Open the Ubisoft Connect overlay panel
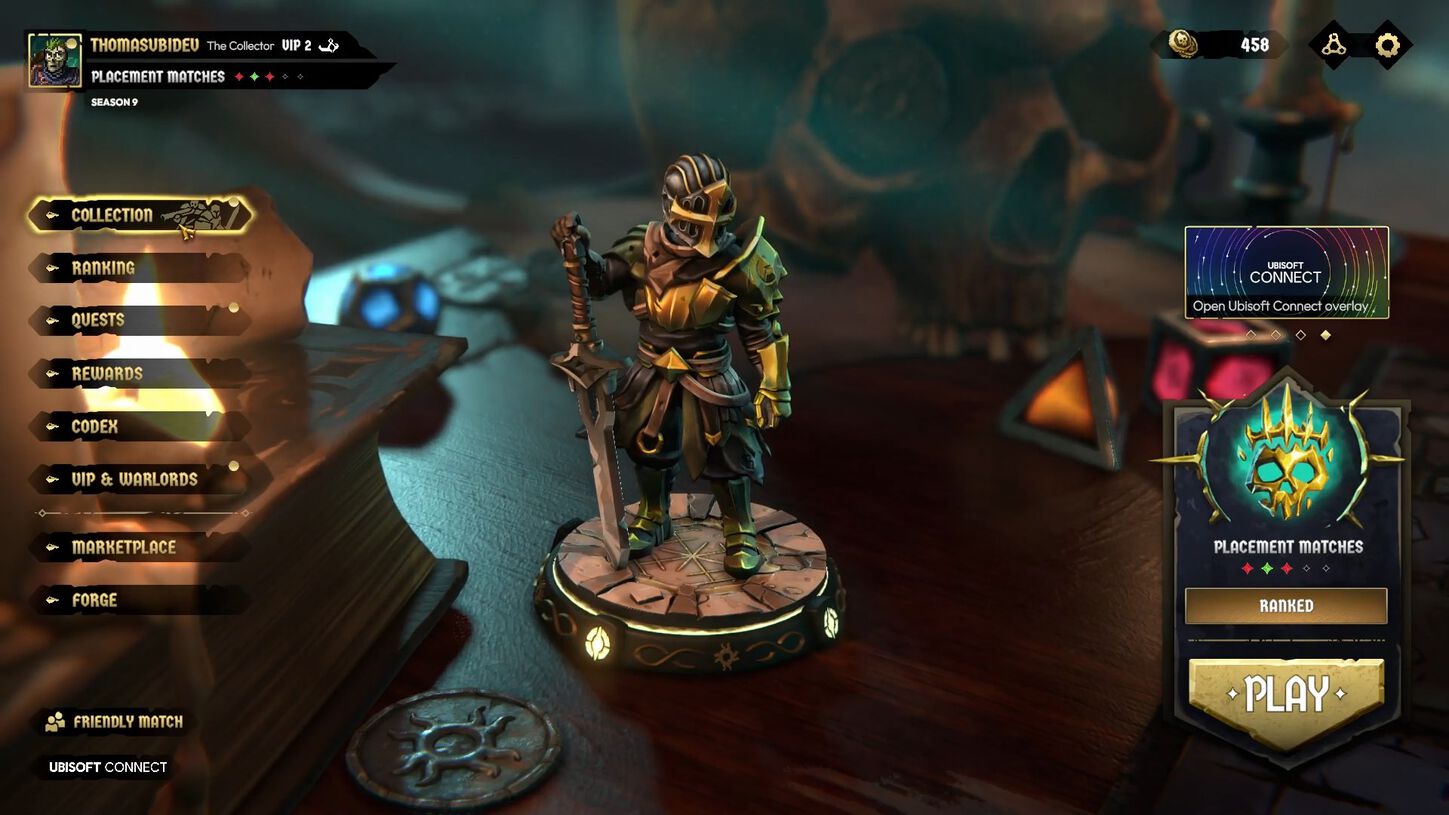Screen dimensions: 1449x815 pyautogui.click(x=1286, y=274)
